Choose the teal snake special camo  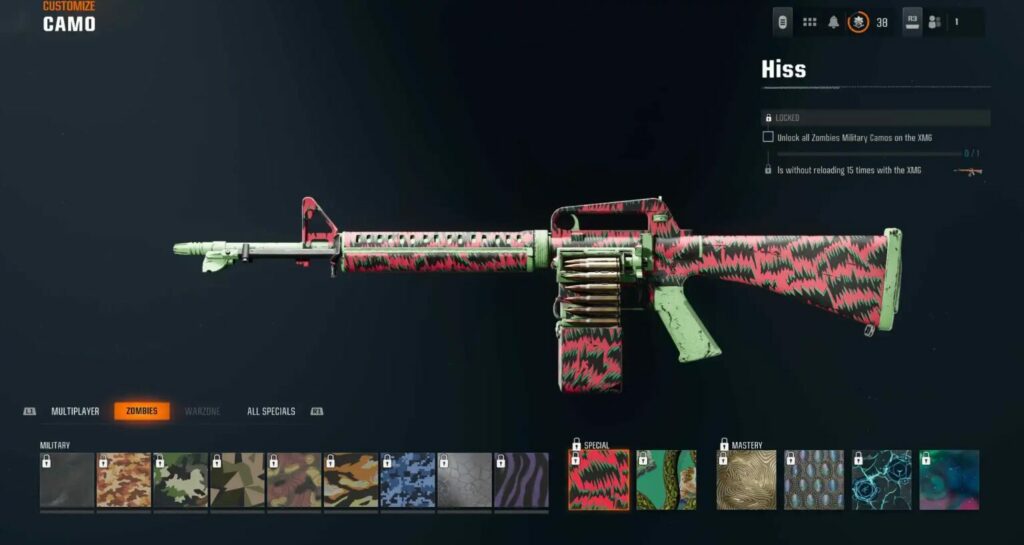click(x=666, y=480)
